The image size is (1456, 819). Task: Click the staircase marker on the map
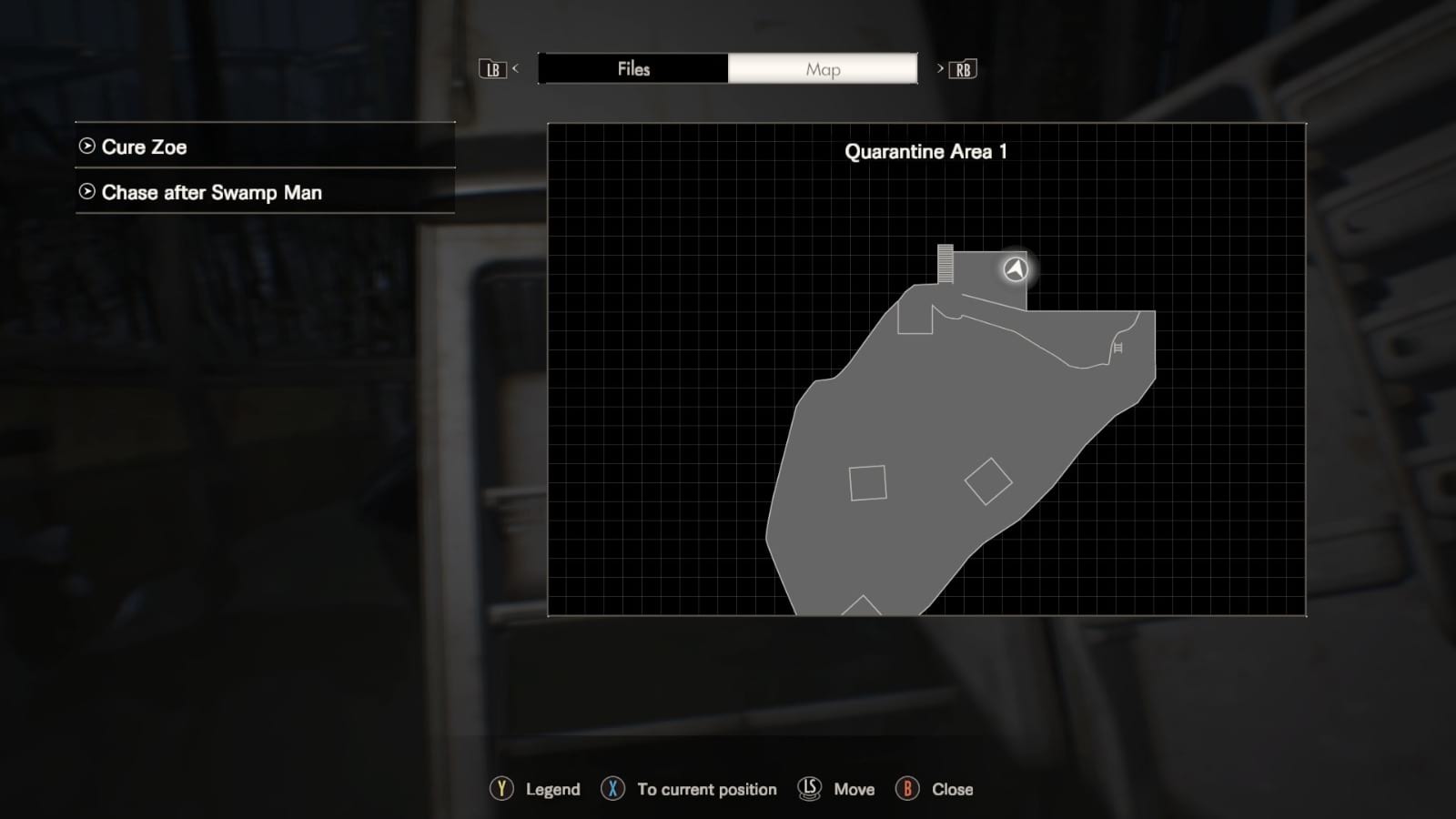(945, 263)
